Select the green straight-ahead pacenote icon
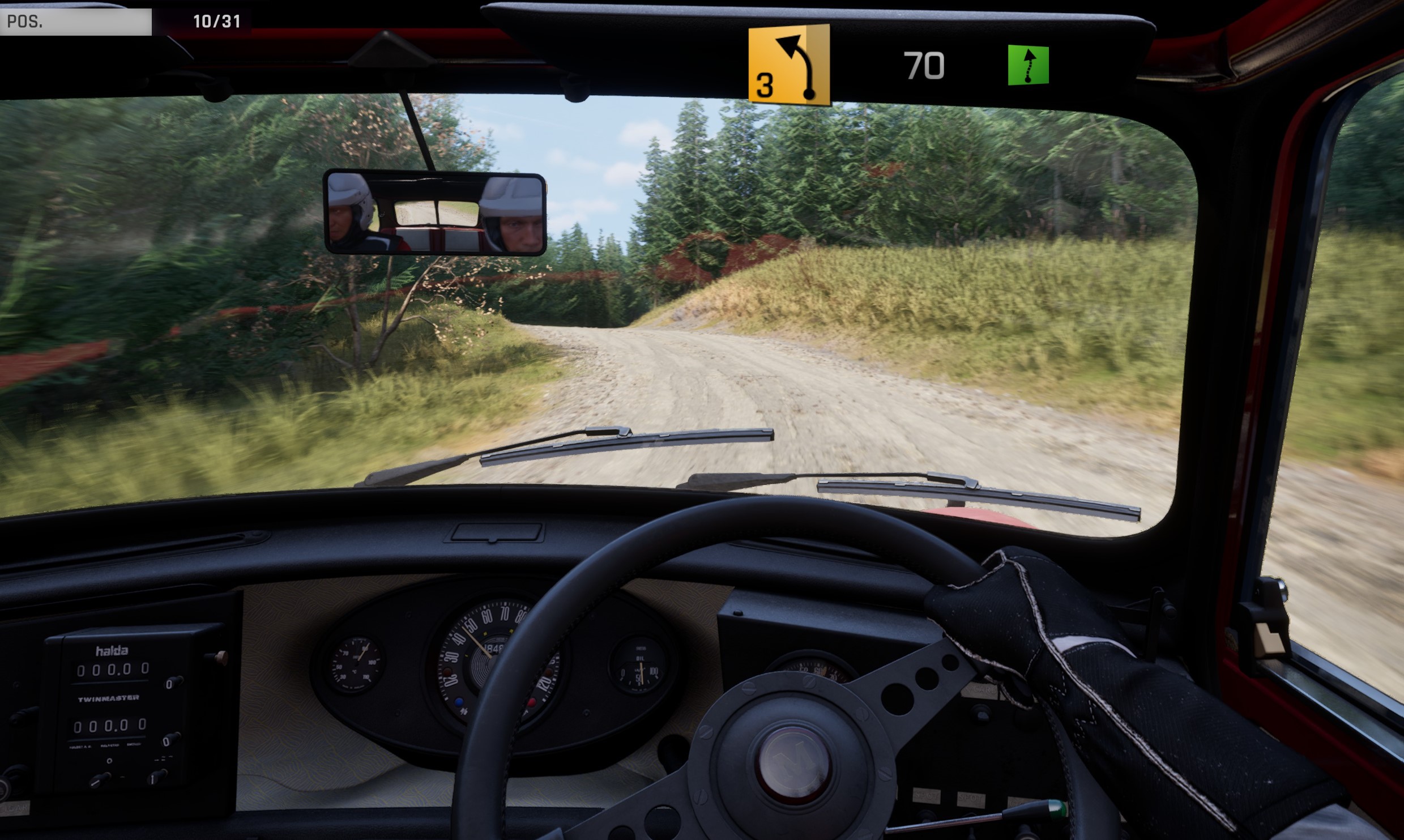 coord(1028,65)
